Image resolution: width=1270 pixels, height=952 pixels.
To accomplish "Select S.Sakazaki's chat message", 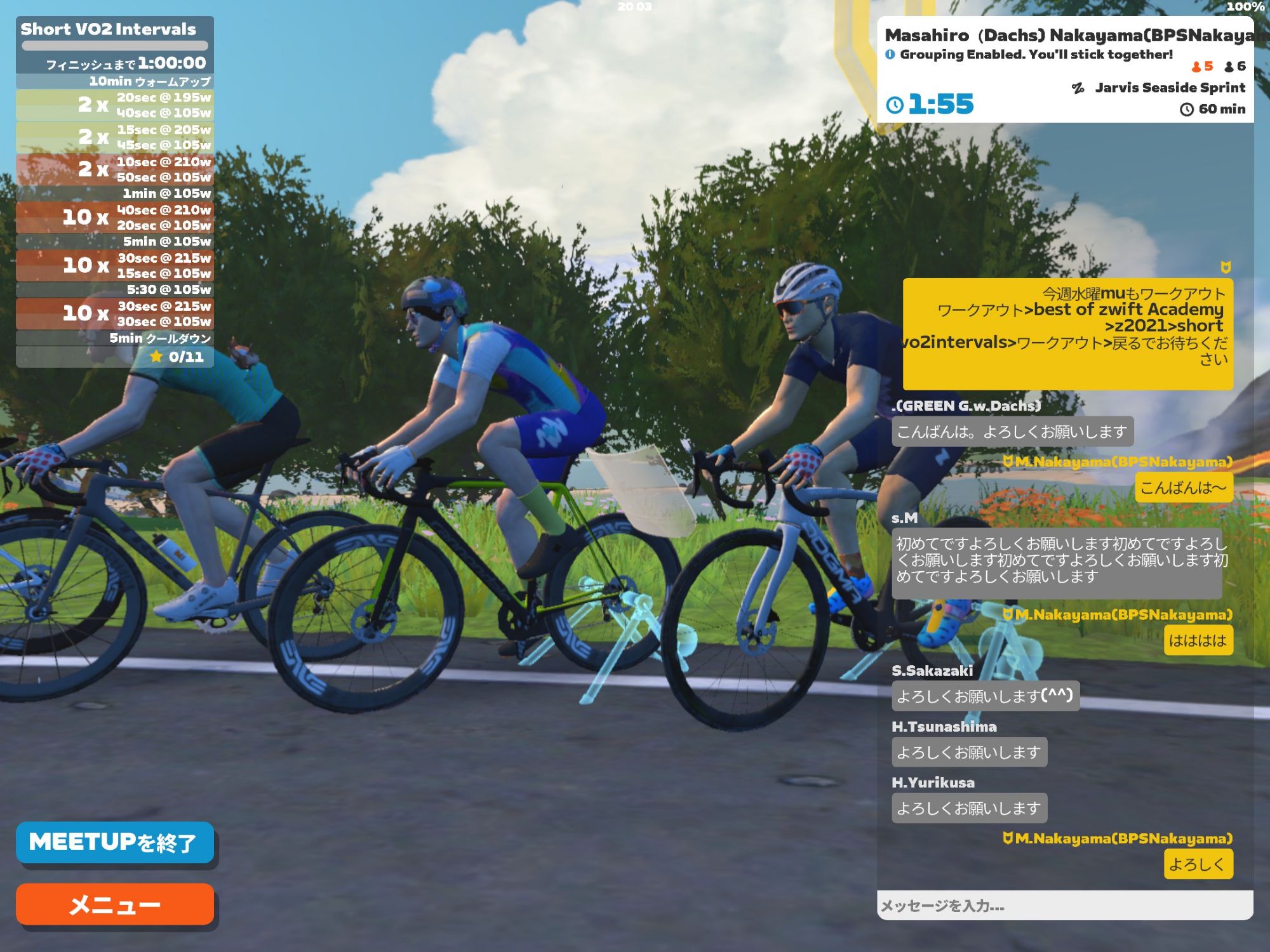I will coord(985,696).
